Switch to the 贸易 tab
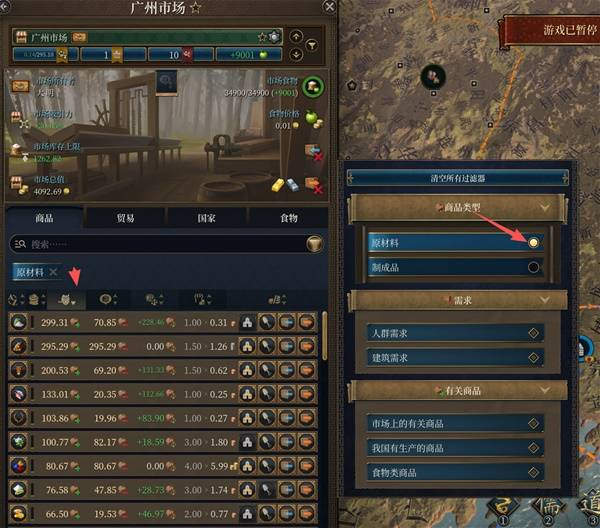The height and width of the screenshot is (528, 600). [125, 217]
